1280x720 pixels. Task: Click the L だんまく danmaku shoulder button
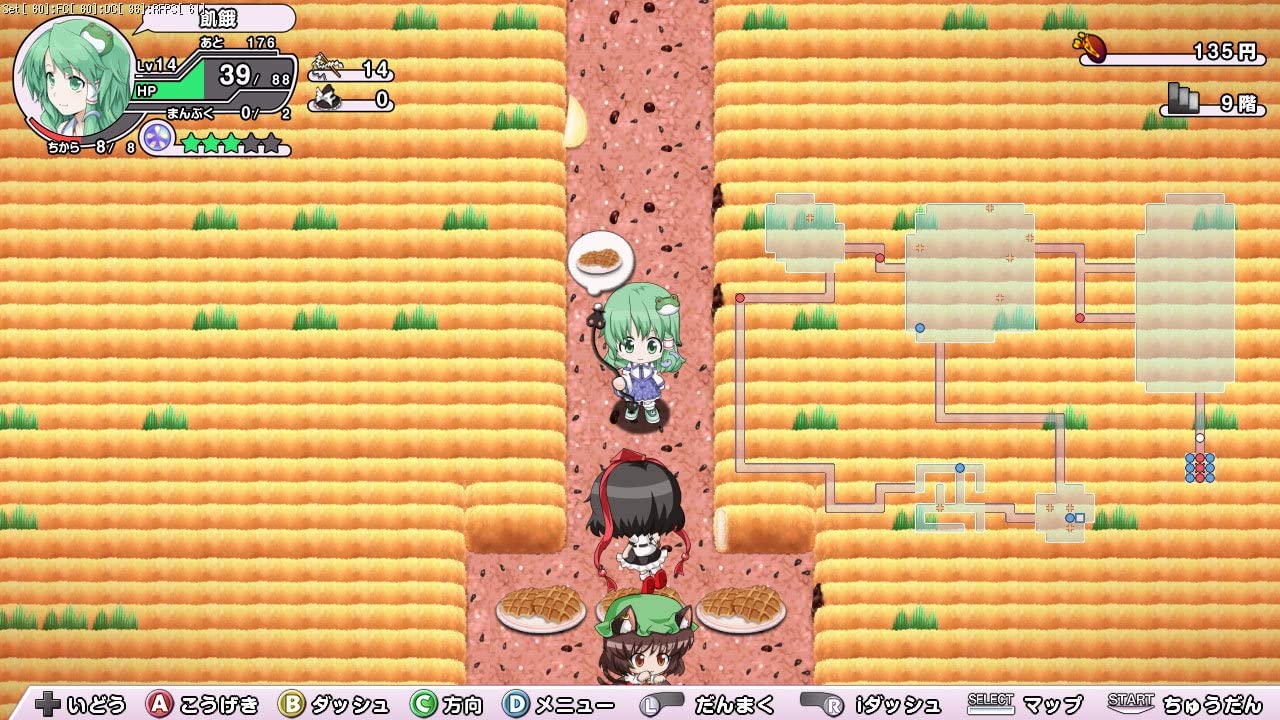pos(661,704)
